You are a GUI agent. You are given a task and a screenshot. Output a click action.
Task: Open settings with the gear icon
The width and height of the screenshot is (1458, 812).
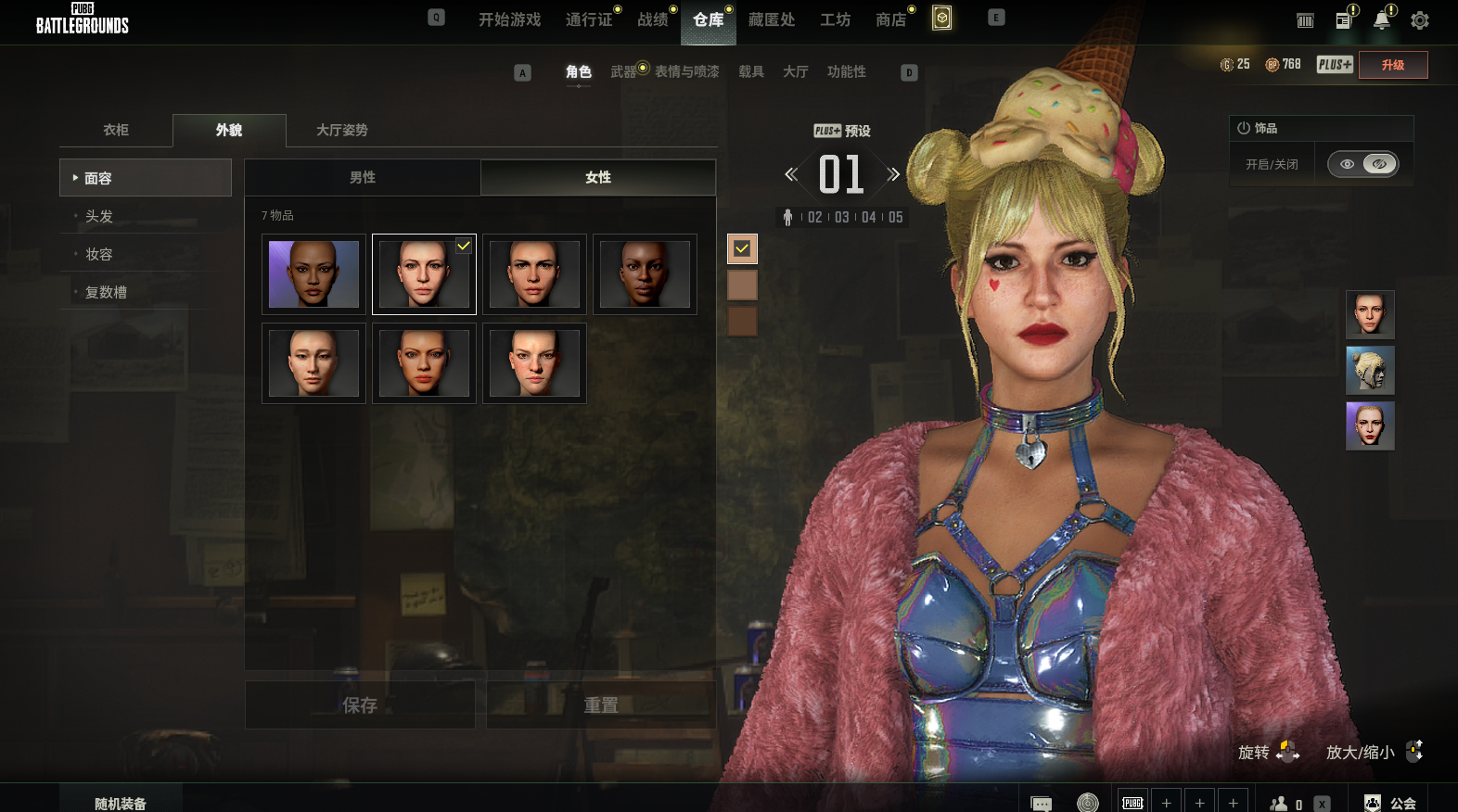(1419, 20)
